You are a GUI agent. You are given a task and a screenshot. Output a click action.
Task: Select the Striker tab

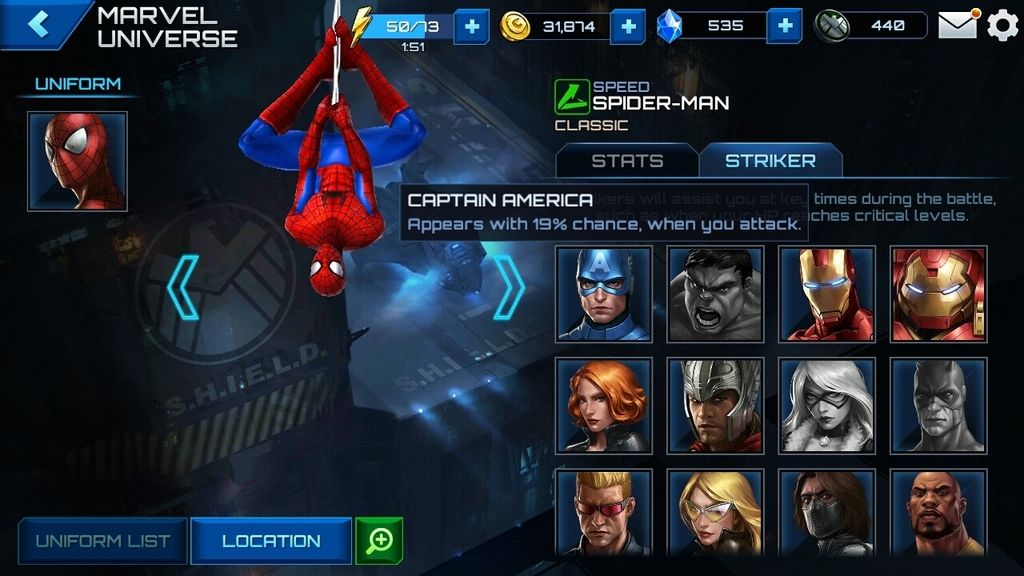tap(770, 160)
